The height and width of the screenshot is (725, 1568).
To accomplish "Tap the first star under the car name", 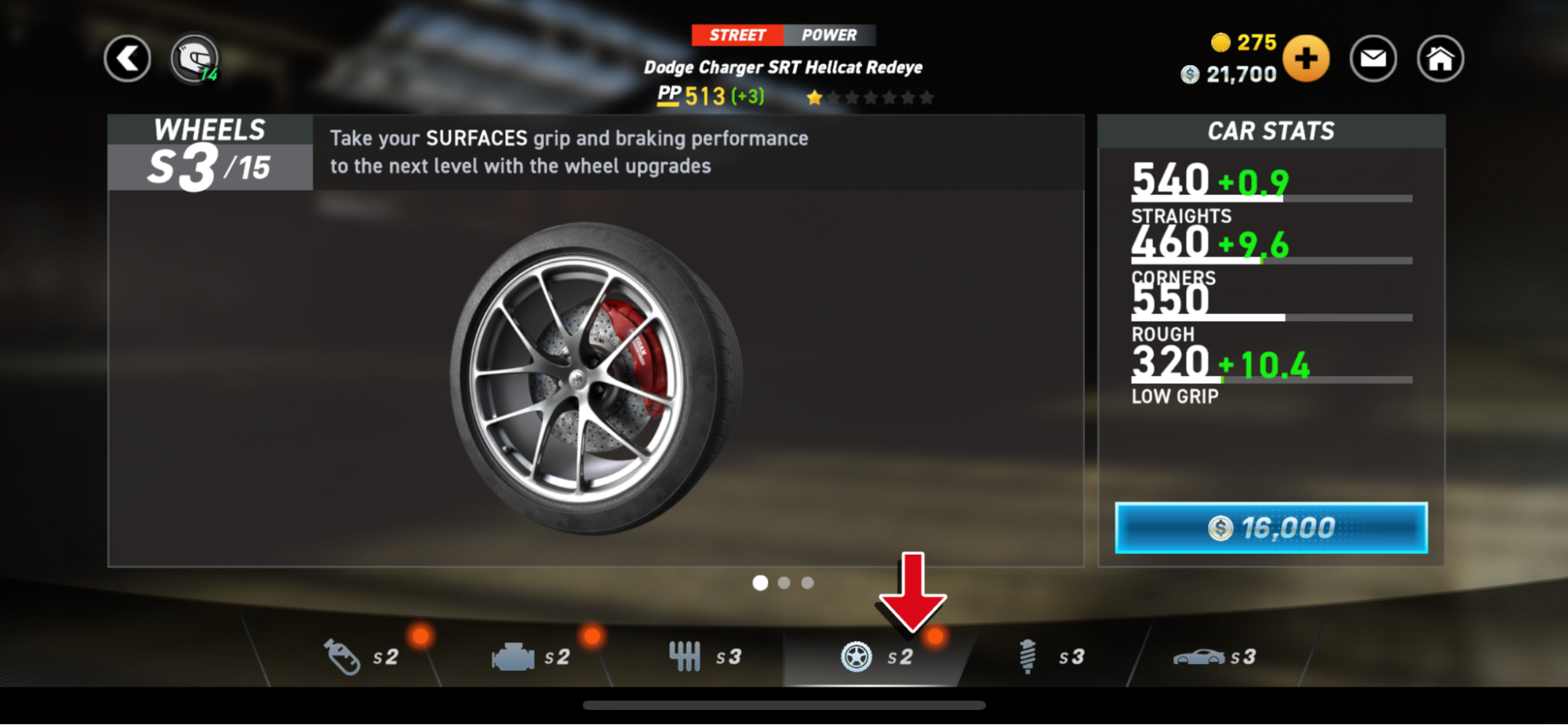I will (x=814, y=97).
